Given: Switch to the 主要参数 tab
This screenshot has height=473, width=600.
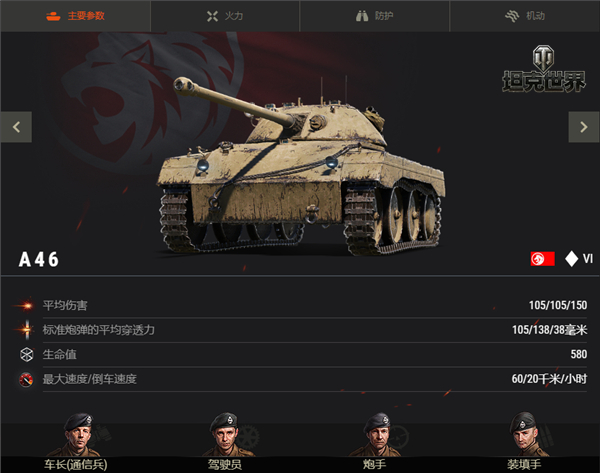Looking at the screenshot, I should (x=75, y=16).
